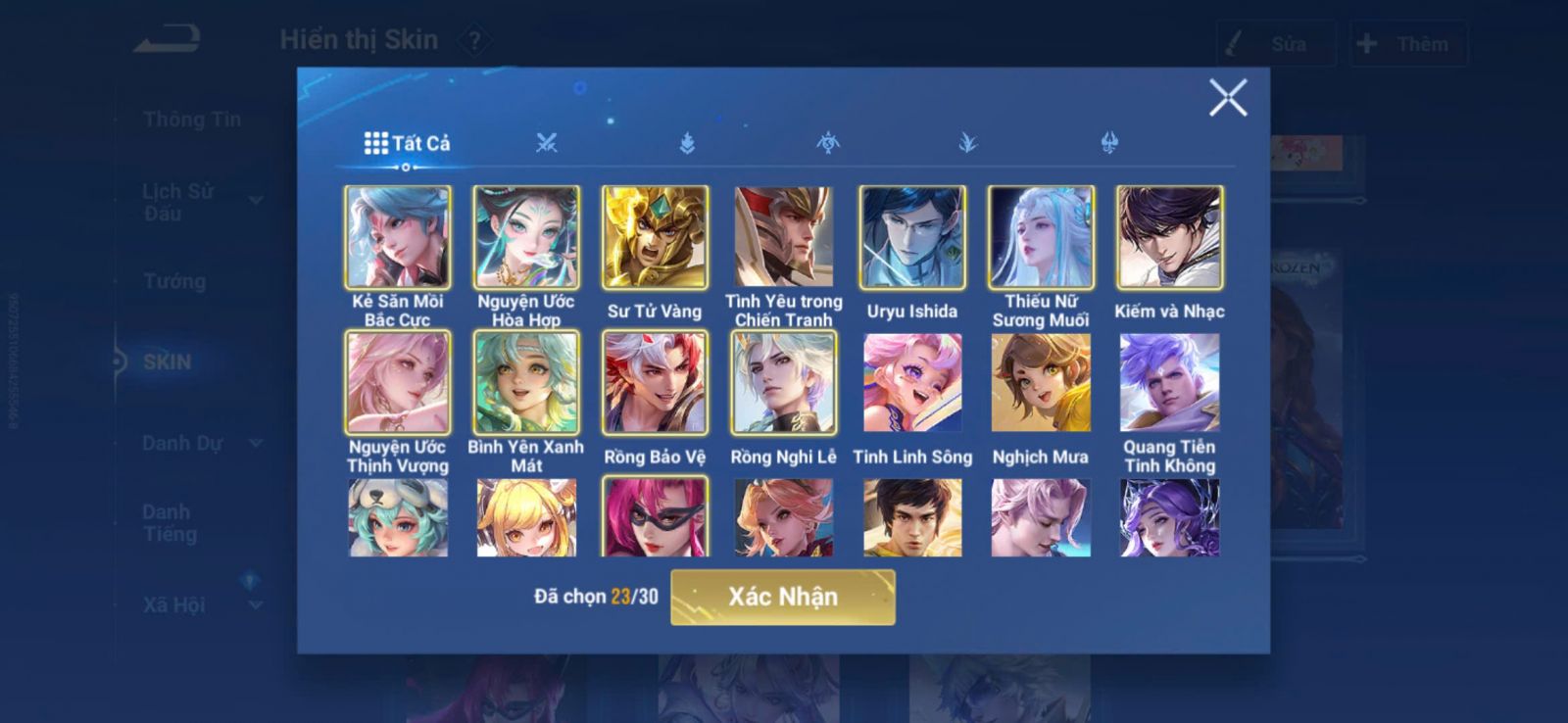Choose the Rồng Bảo Vệ skin
This screenshot has height=723, width=1568.
click(x=655, y=382)
